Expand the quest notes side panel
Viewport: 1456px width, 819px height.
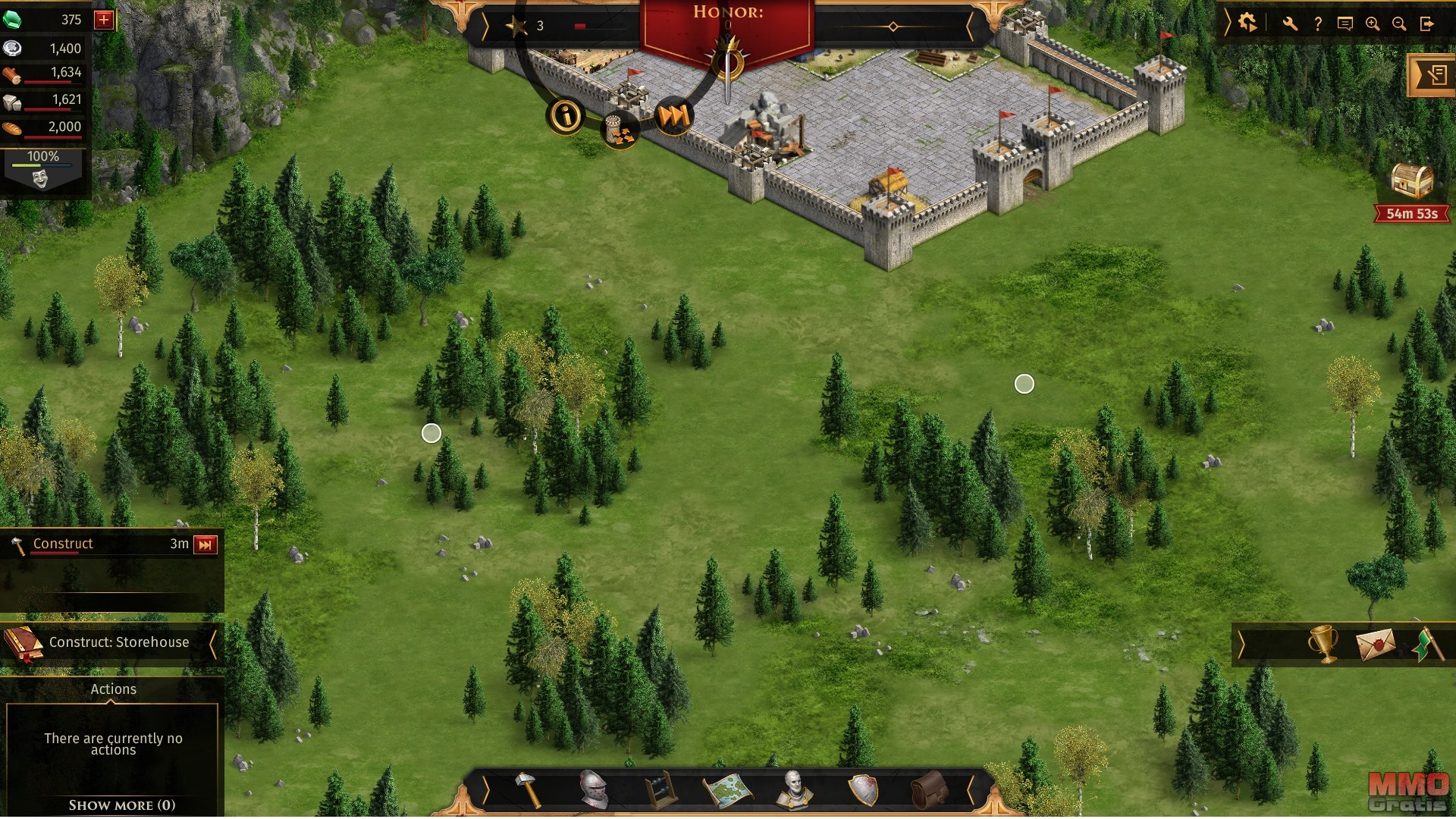[1432, 75]
